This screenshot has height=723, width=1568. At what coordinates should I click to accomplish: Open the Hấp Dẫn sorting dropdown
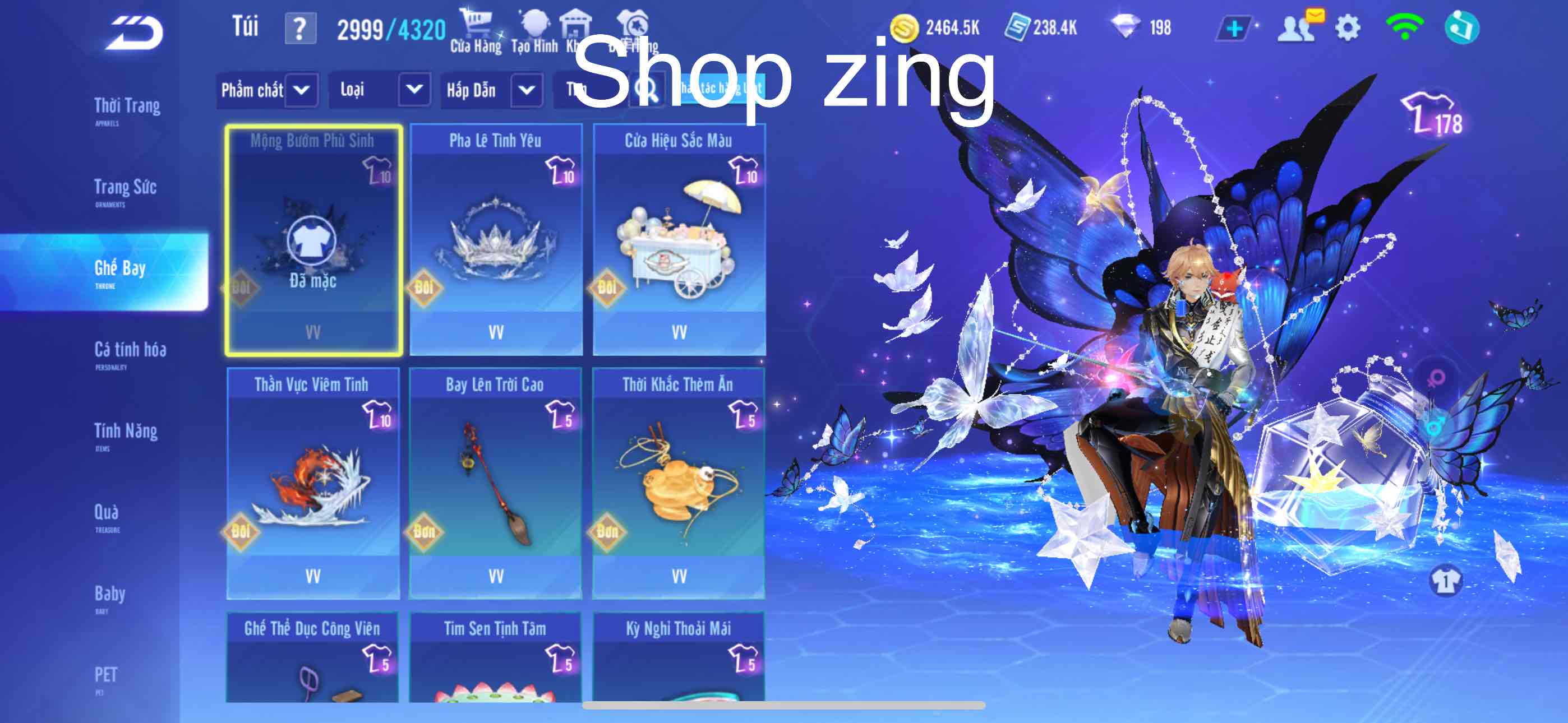[527, 90]
